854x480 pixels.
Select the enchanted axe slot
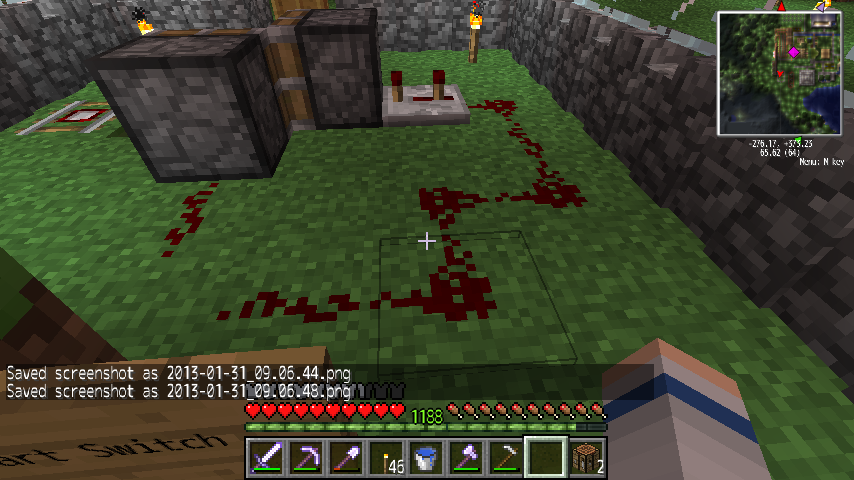467,459
